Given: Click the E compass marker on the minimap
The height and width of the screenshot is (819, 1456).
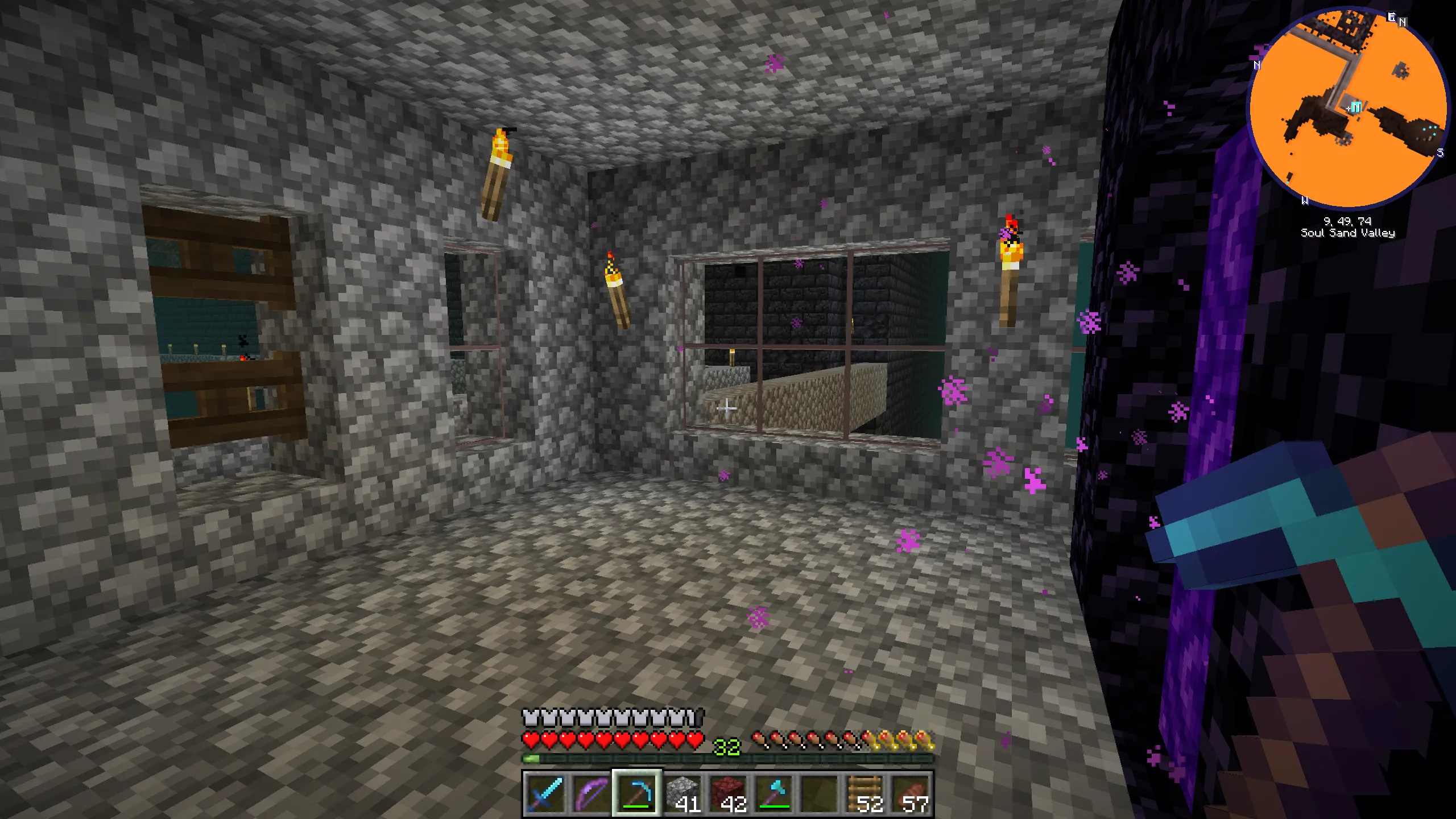Looking at the screenshot, I should point(1392,17).
